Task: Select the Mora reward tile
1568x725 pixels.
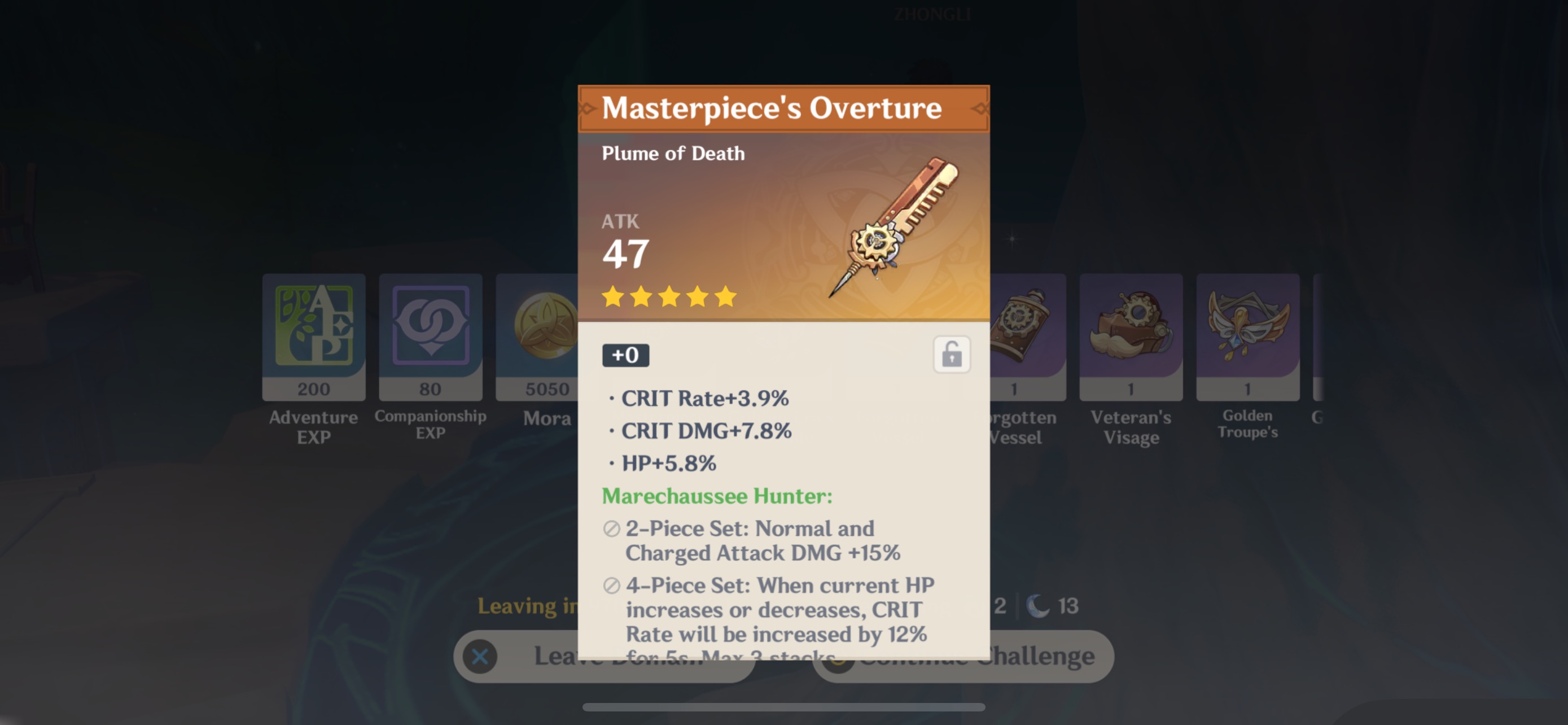Action: (537, 337)
